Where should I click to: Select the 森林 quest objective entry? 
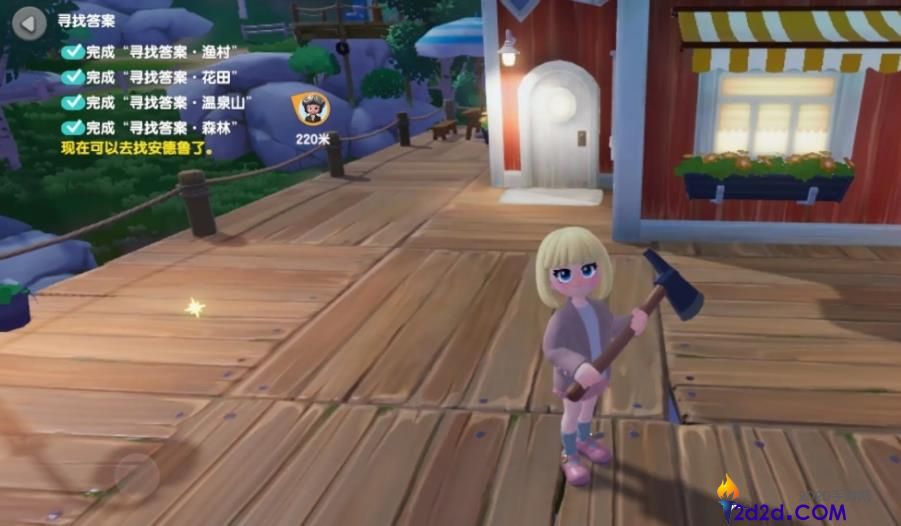155,127
